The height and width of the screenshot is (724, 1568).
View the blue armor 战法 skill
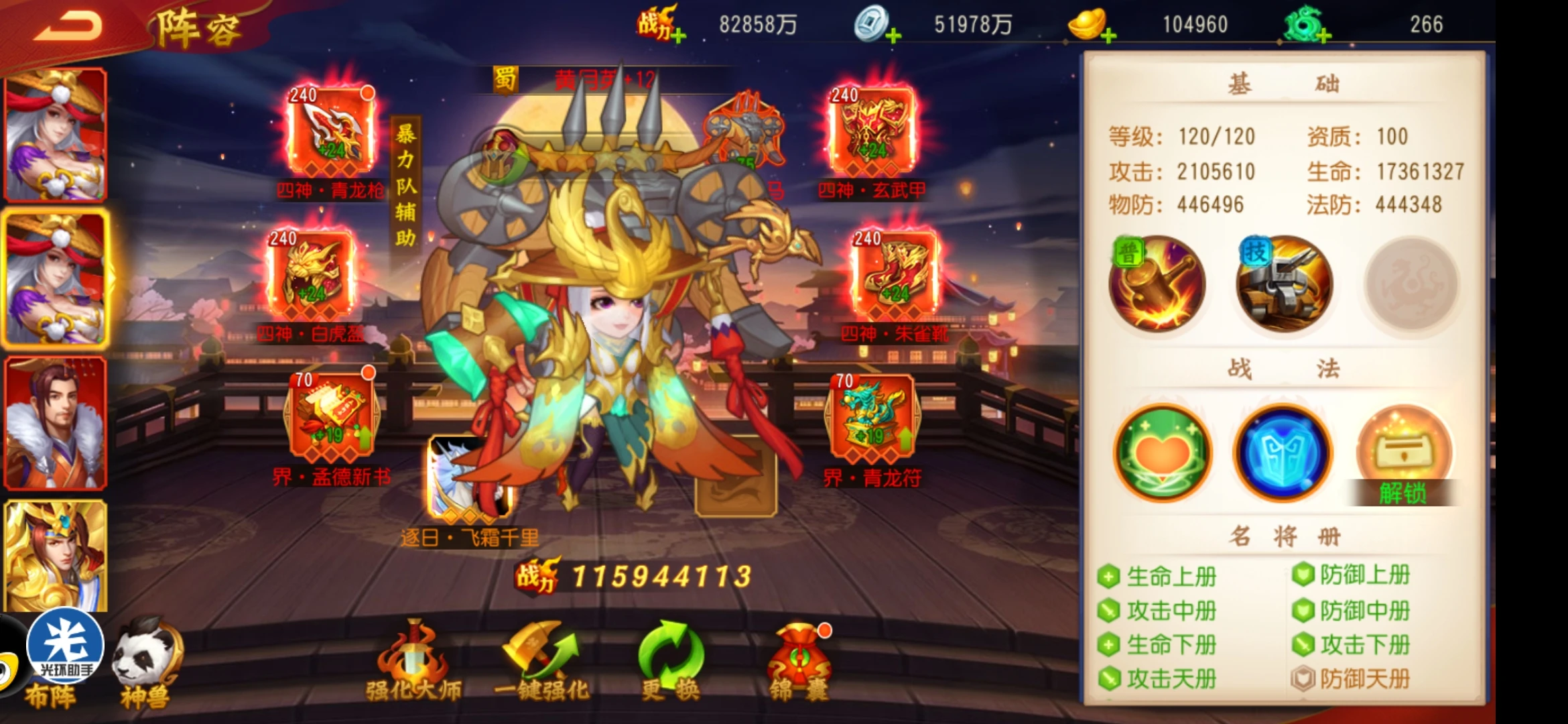1283,453
